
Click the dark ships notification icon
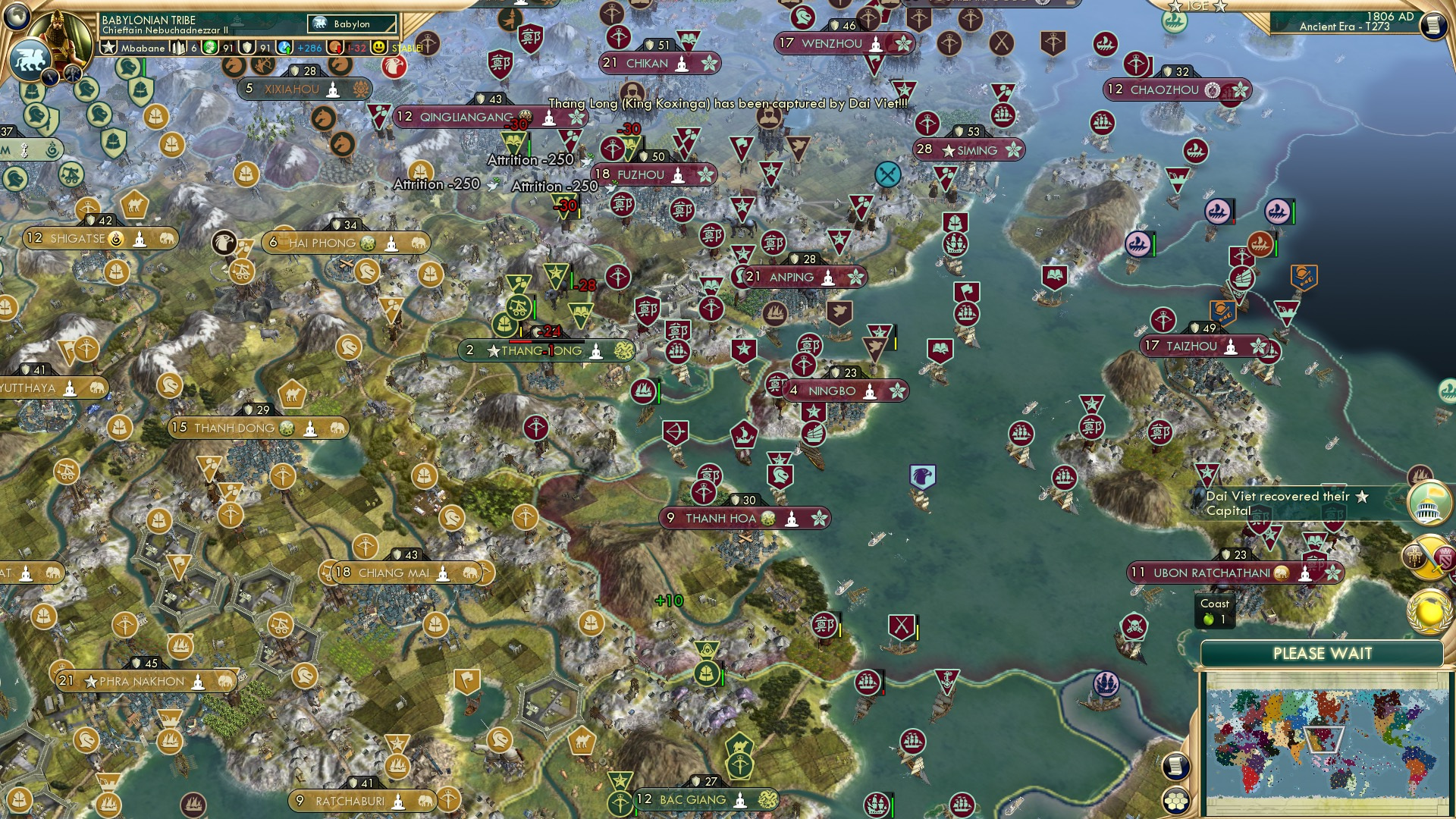click(1420, 473)
